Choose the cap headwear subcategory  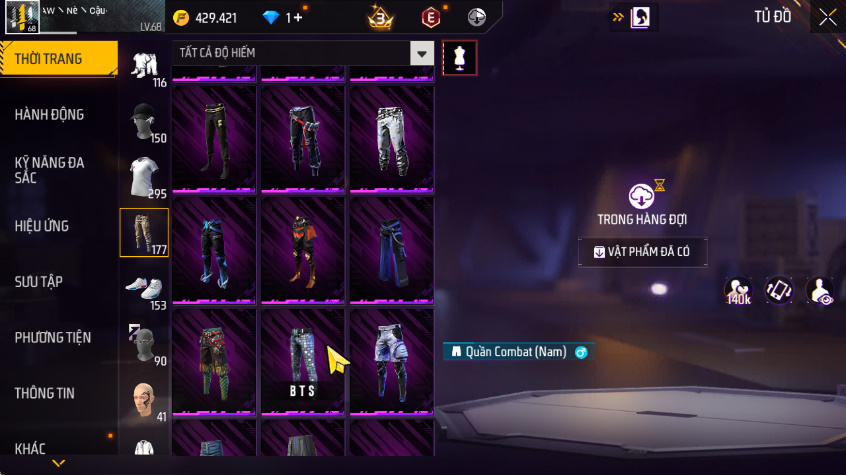click(x=144, y=122)
